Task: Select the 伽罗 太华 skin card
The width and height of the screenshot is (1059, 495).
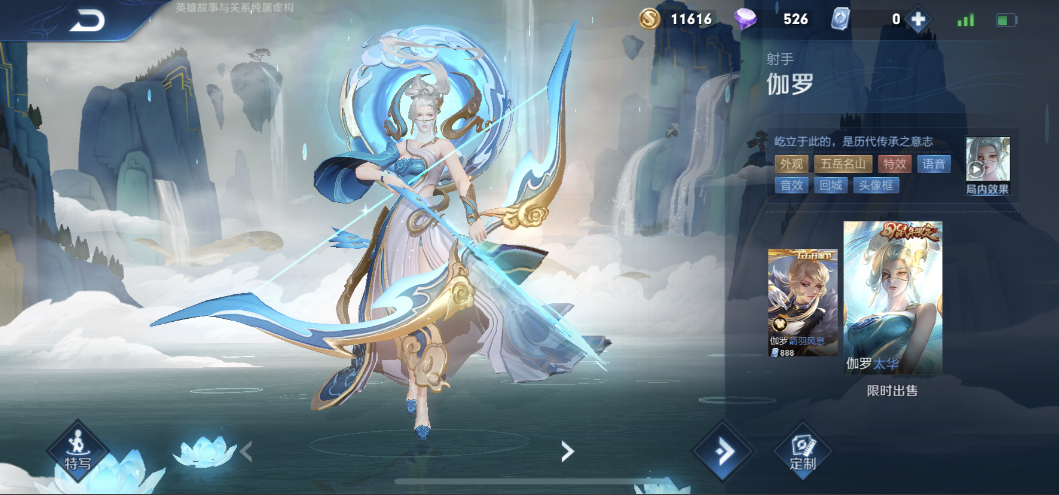Action: [x=892, y=298]
